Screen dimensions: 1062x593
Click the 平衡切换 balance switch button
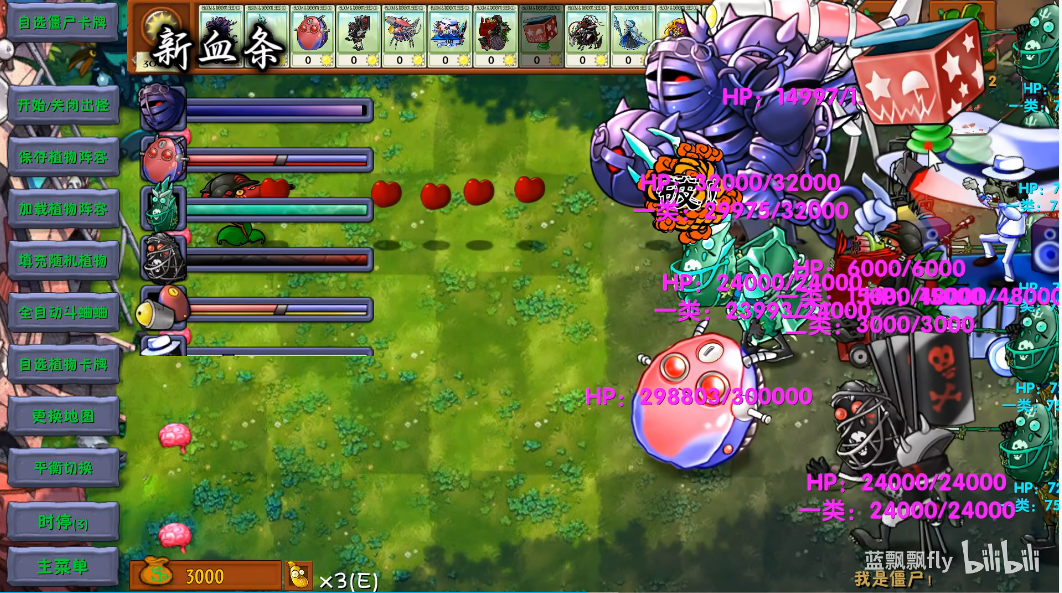[63, 468]
